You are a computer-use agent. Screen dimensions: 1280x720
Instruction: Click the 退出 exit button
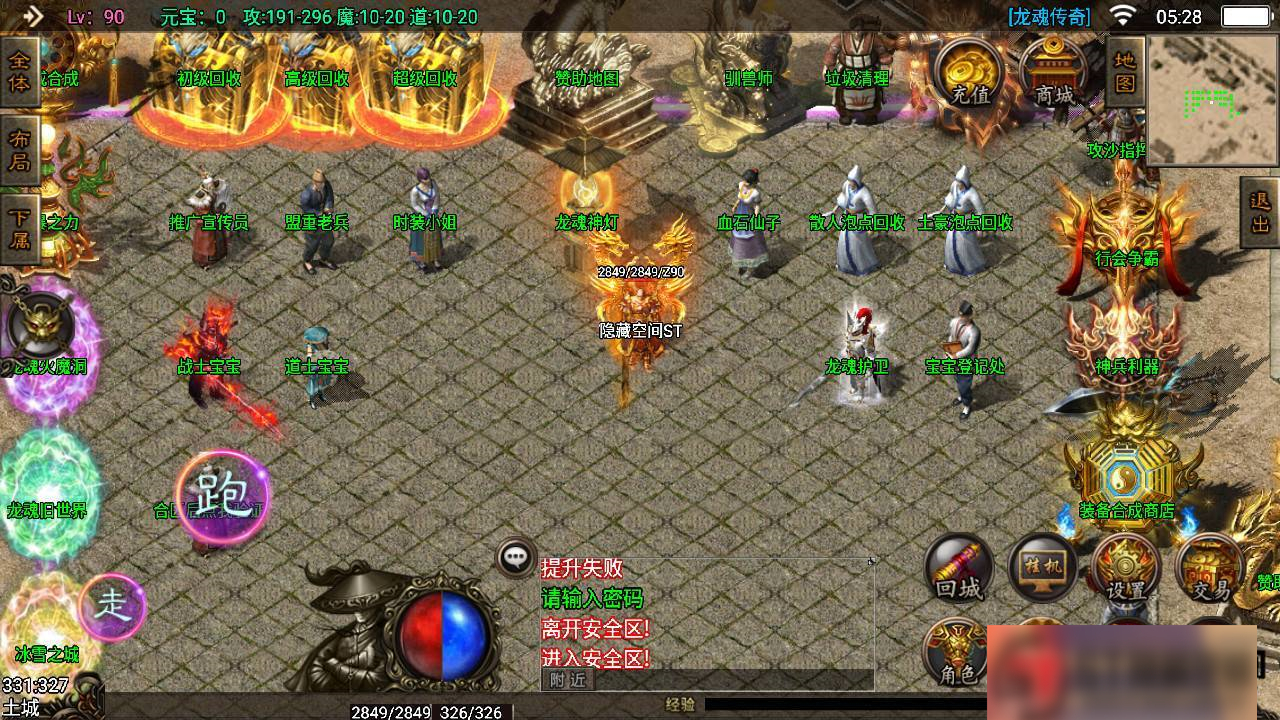point(1259,212)
